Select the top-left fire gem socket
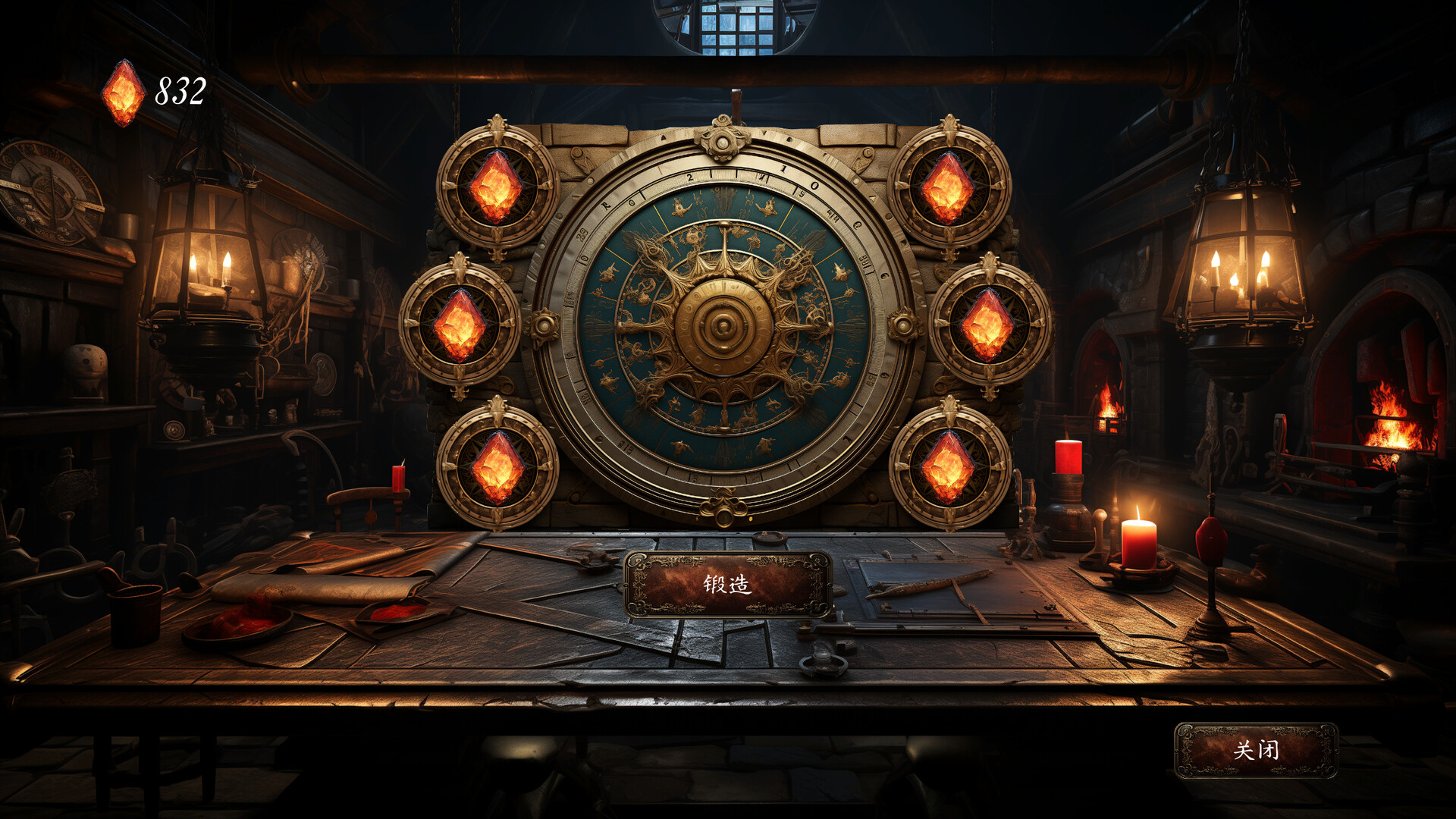The width and height of the screenshot is (1456, 819). [x=497, y=184]
